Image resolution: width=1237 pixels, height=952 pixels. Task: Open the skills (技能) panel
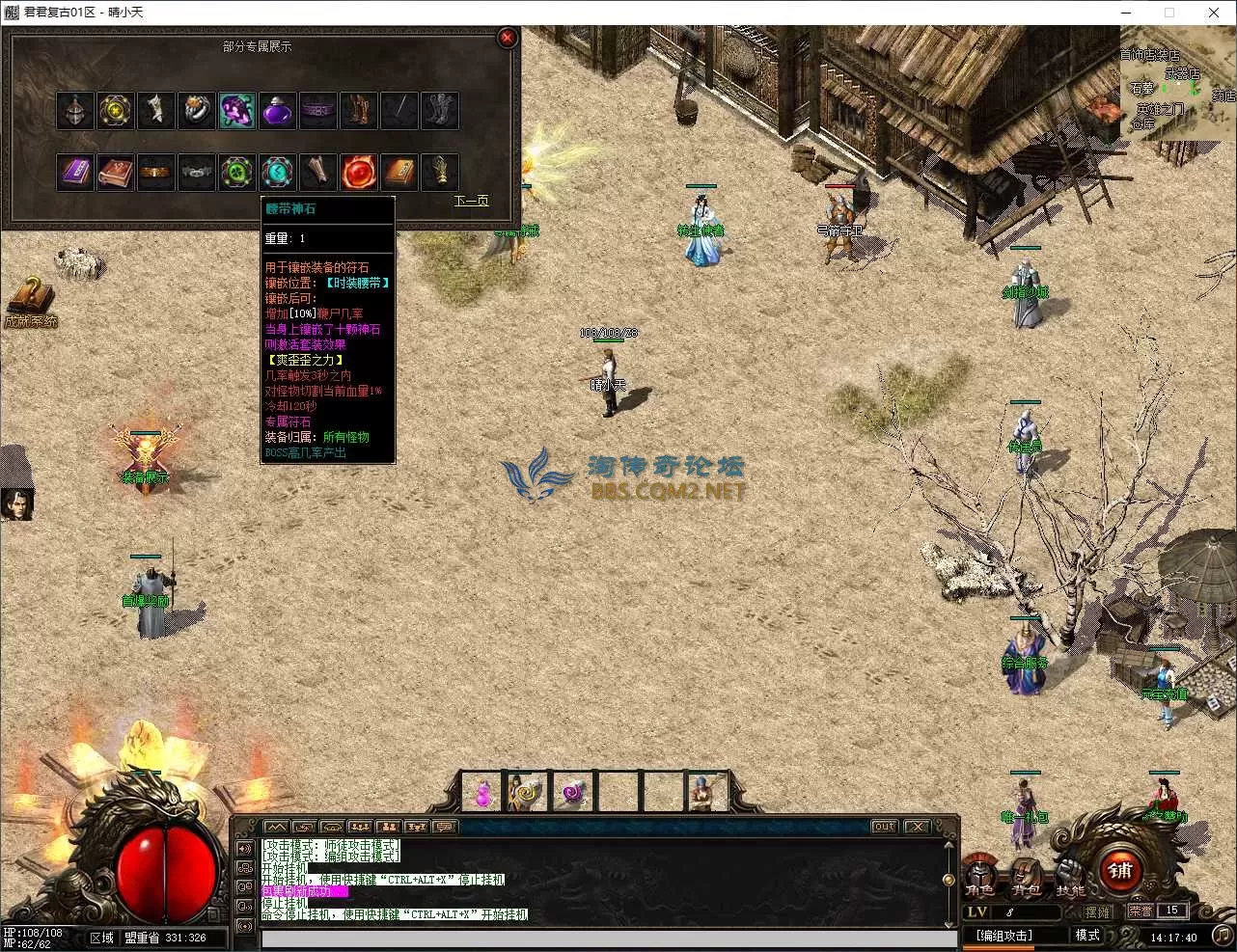[x=1070, y=877]
